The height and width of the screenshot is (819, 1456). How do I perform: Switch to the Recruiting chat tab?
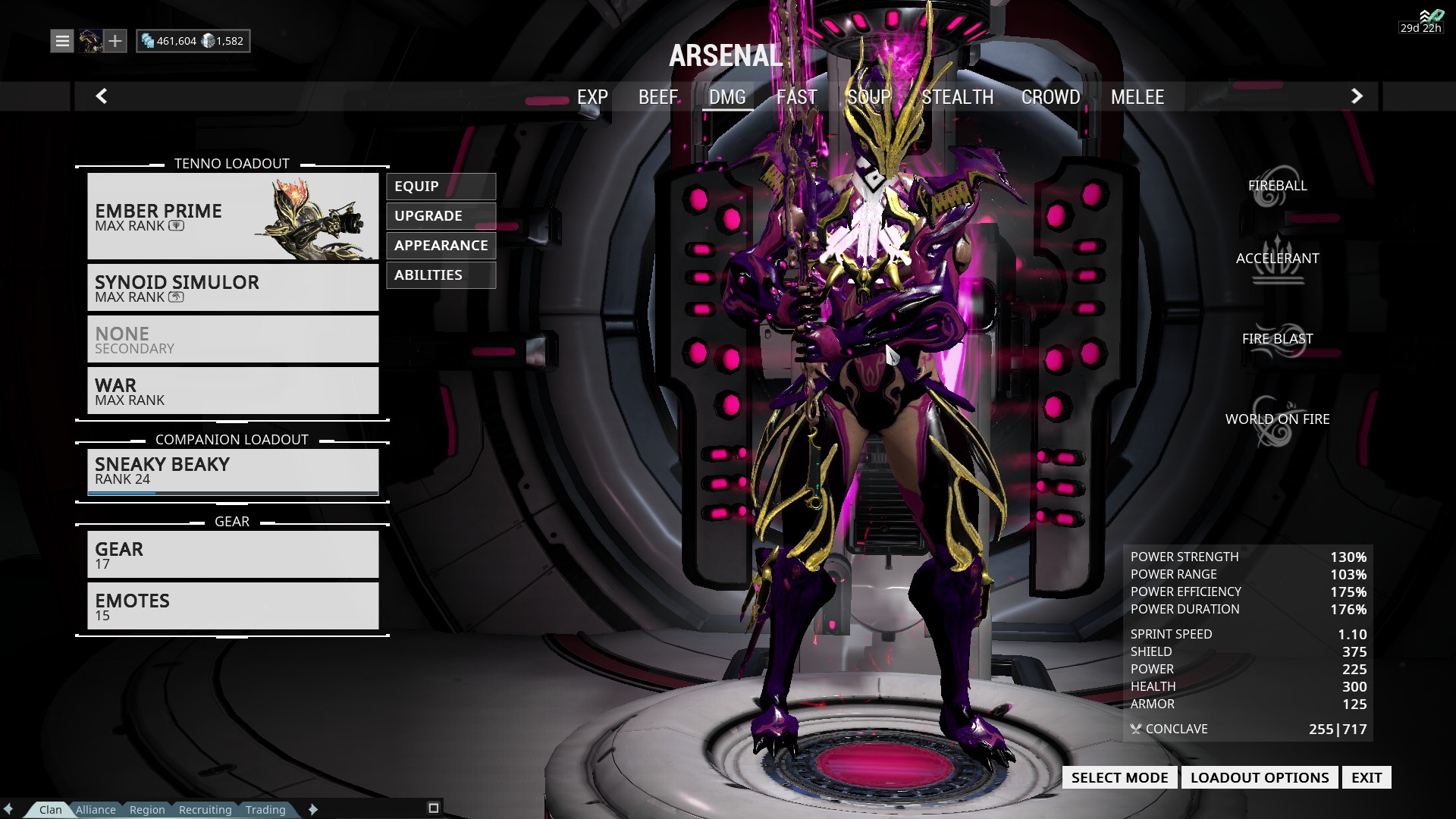click(x=205, y=810)
